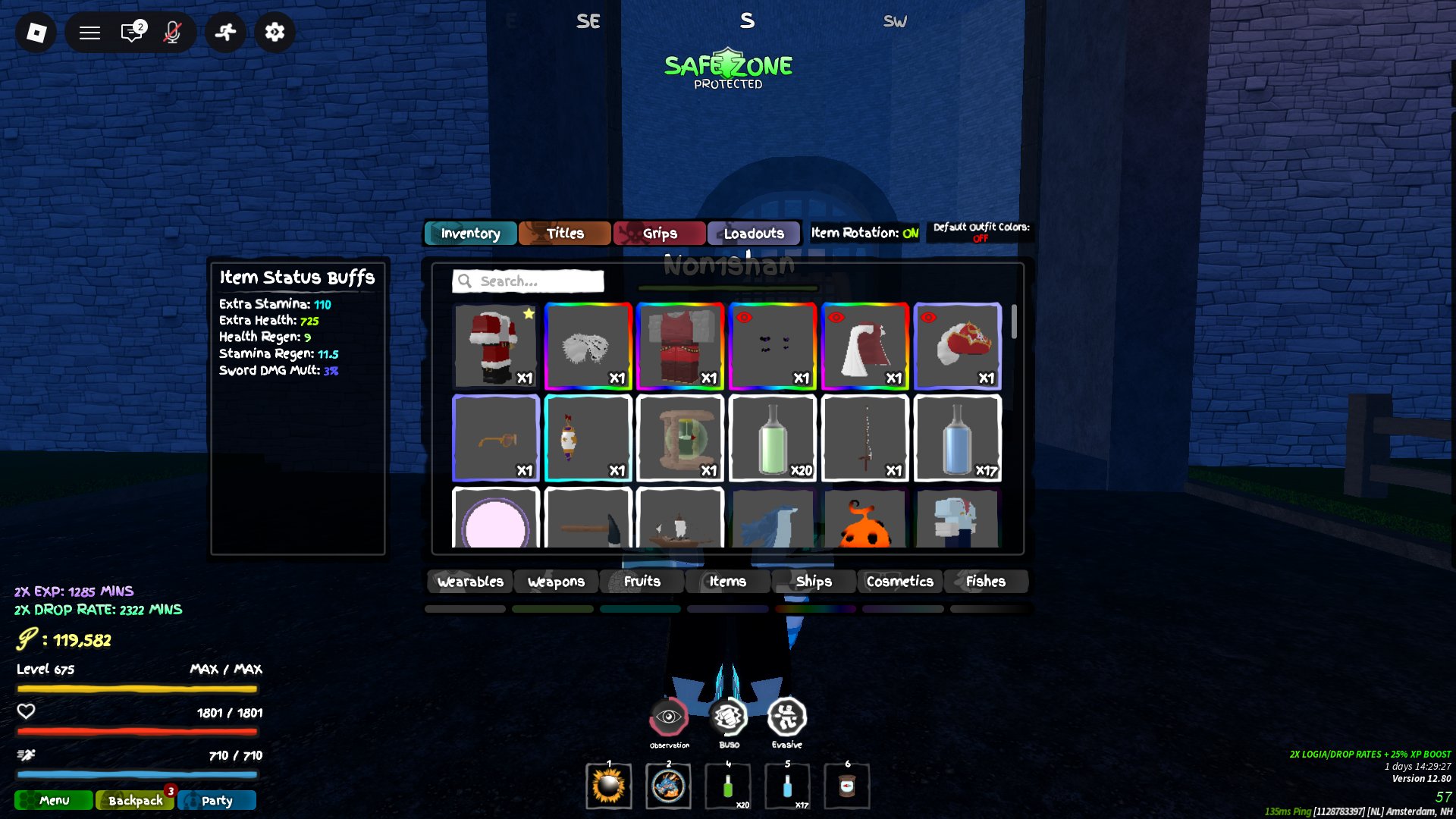Select hotbar slot 1 cannonball item
The width and height of the screenshot is (1456, 819).
607,786
